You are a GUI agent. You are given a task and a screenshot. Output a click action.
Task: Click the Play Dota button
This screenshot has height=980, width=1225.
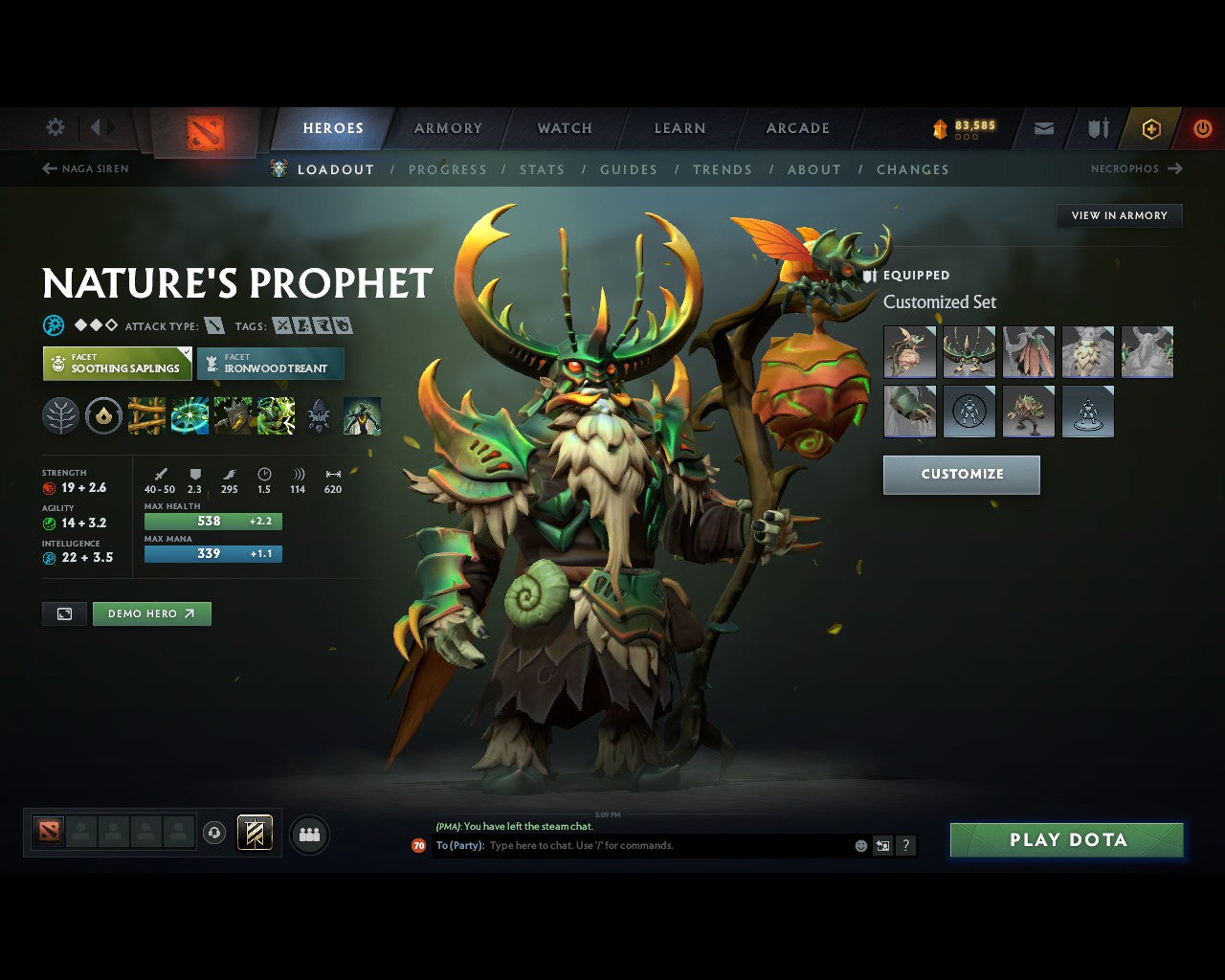(1066, 839)
